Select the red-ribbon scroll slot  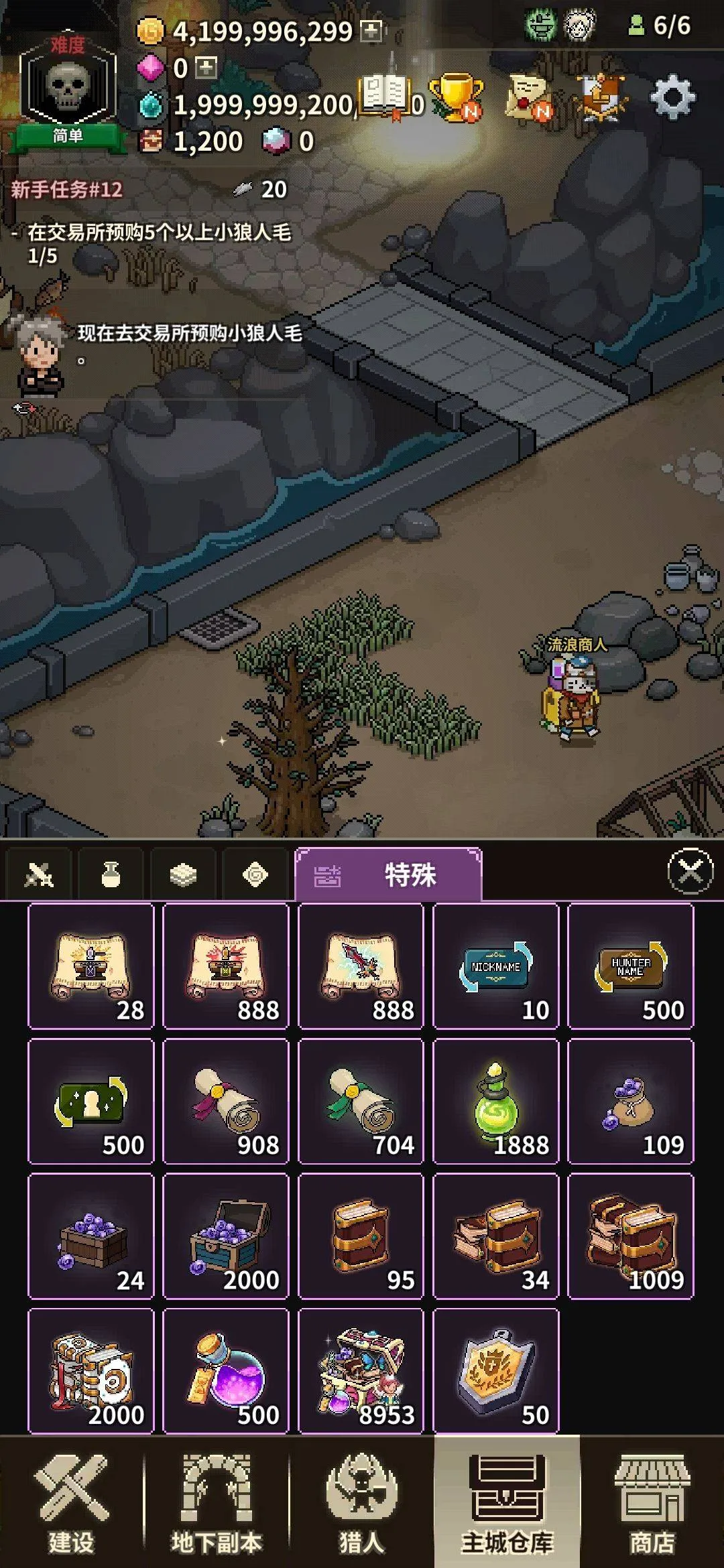[226, 1101]
